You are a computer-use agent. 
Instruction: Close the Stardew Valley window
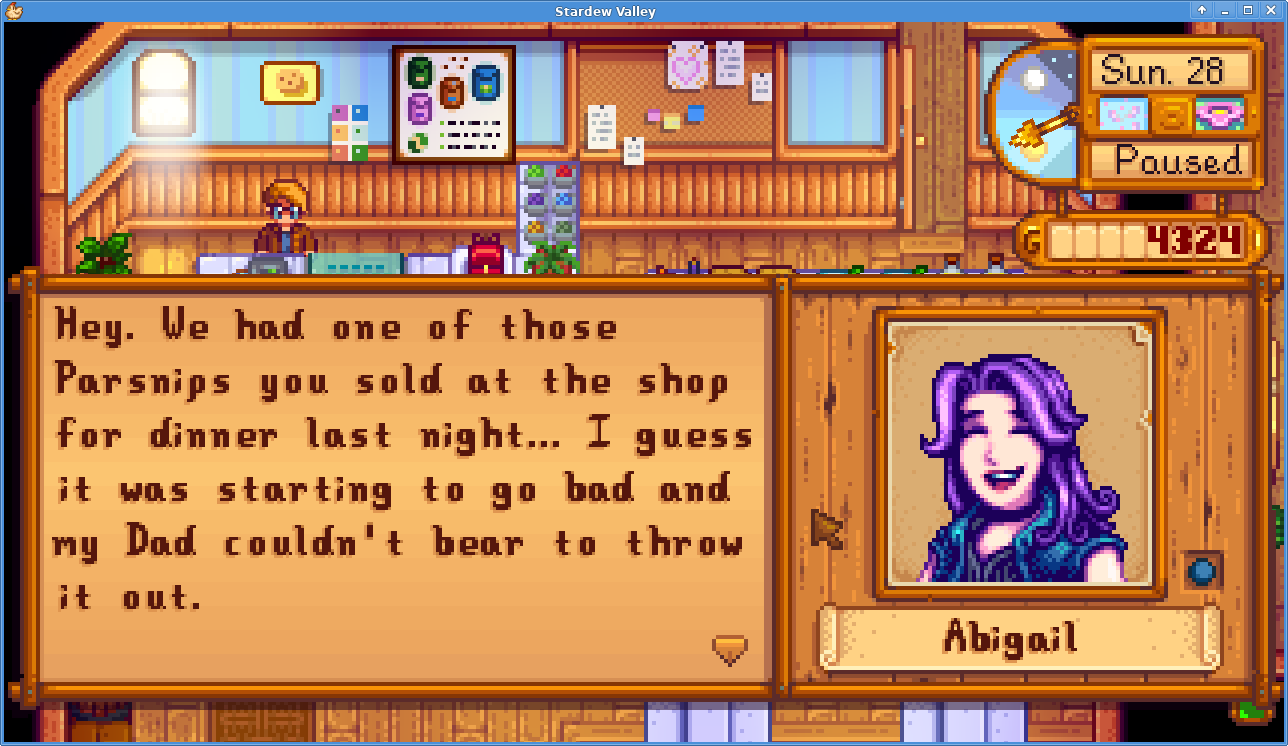pyautogui.click(x=1271, y=10)
